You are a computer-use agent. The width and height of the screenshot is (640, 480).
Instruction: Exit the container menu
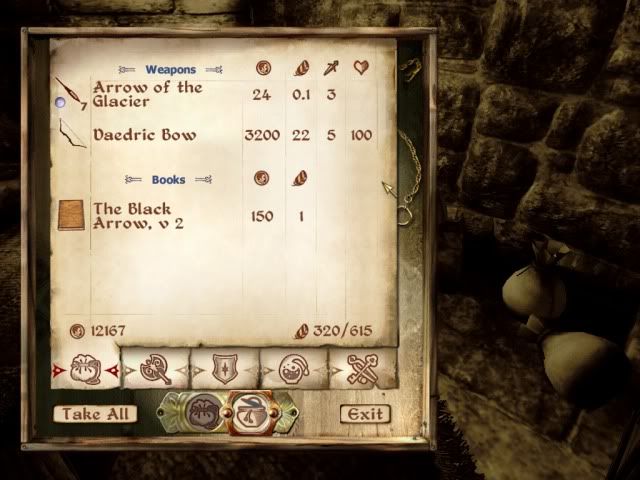364,414
